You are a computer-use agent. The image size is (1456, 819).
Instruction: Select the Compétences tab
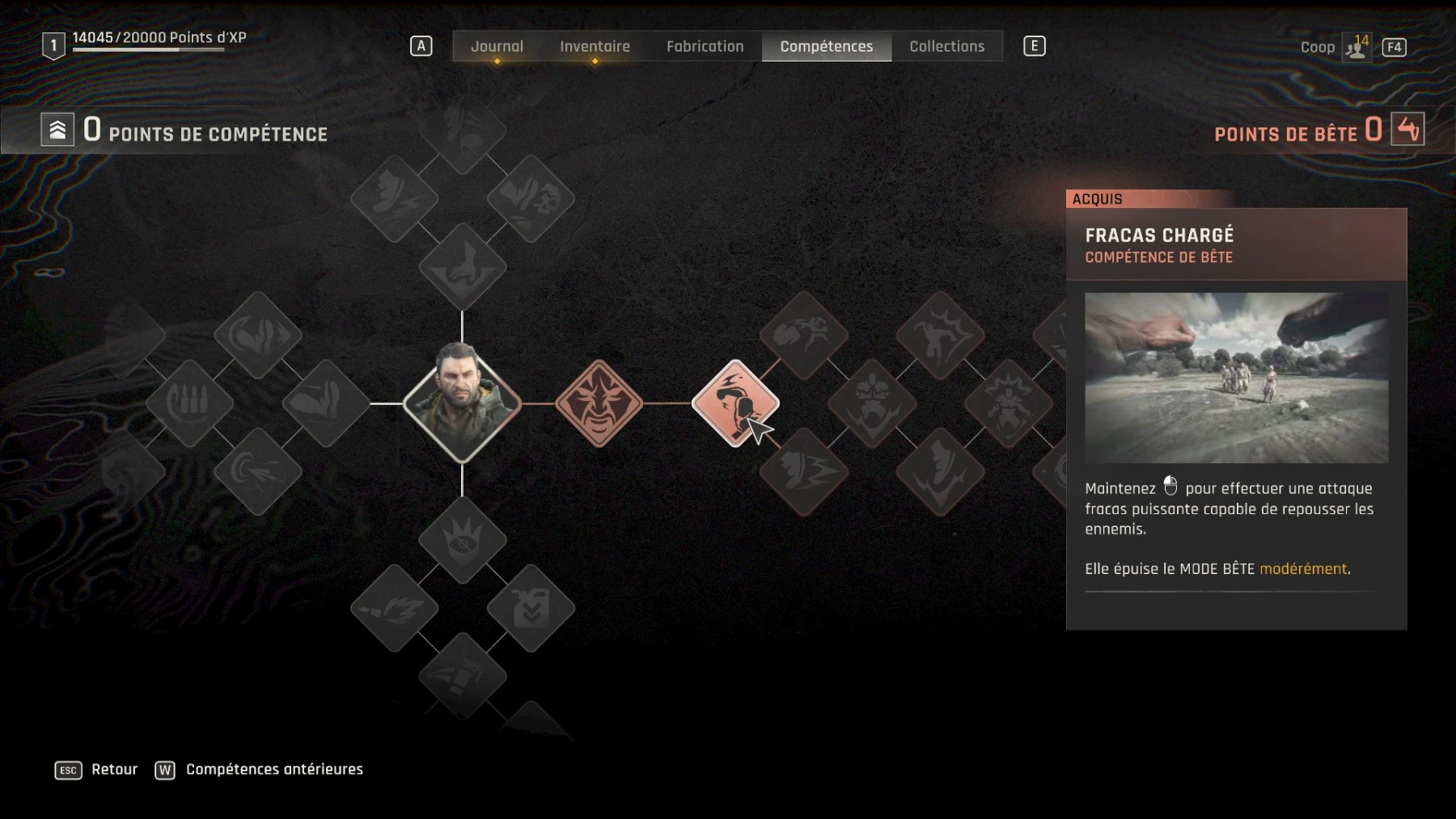point(826,47)
